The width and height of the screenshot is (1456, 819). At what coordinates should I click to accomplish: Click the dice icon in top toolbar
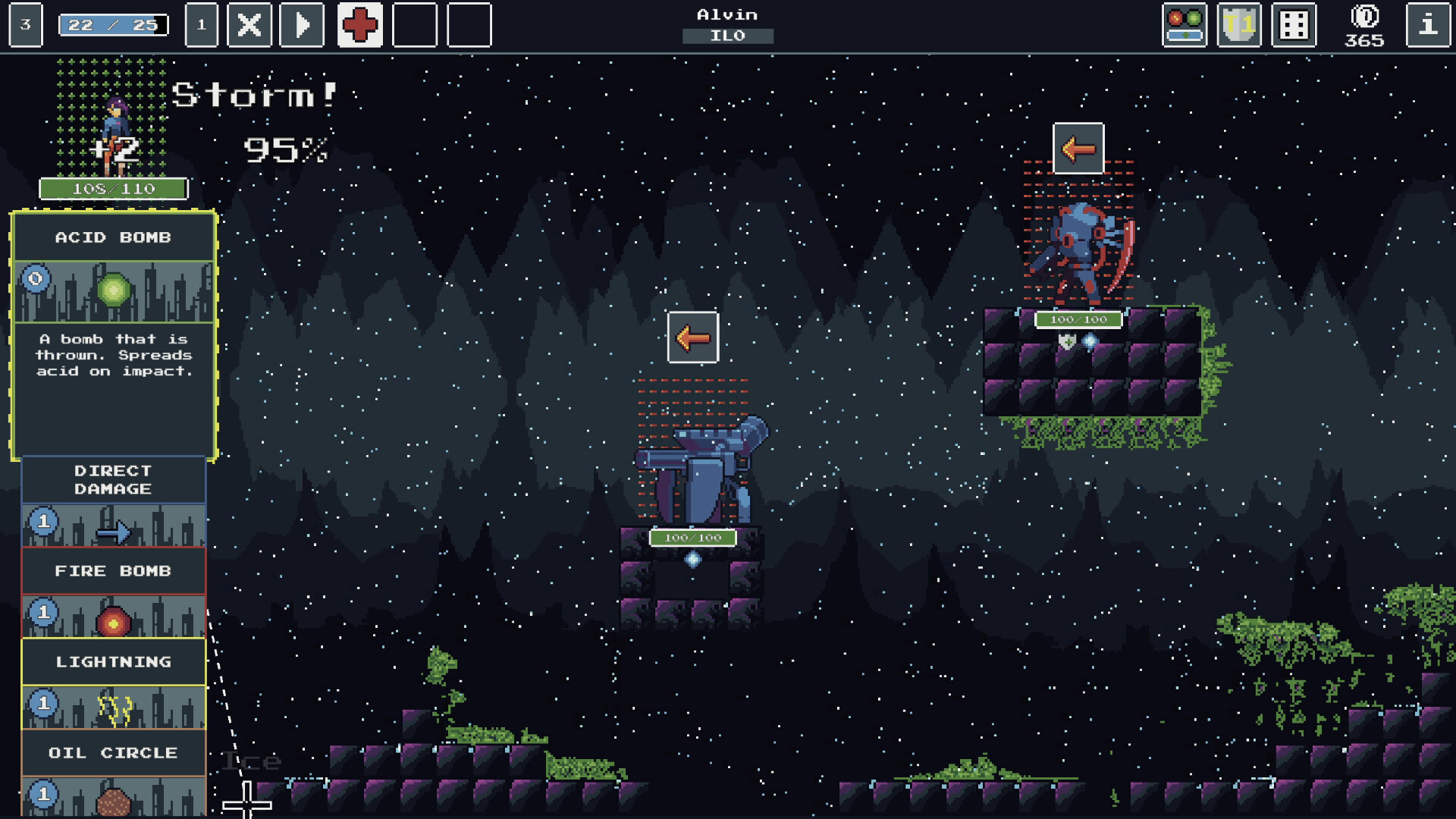coord(1293,24)
